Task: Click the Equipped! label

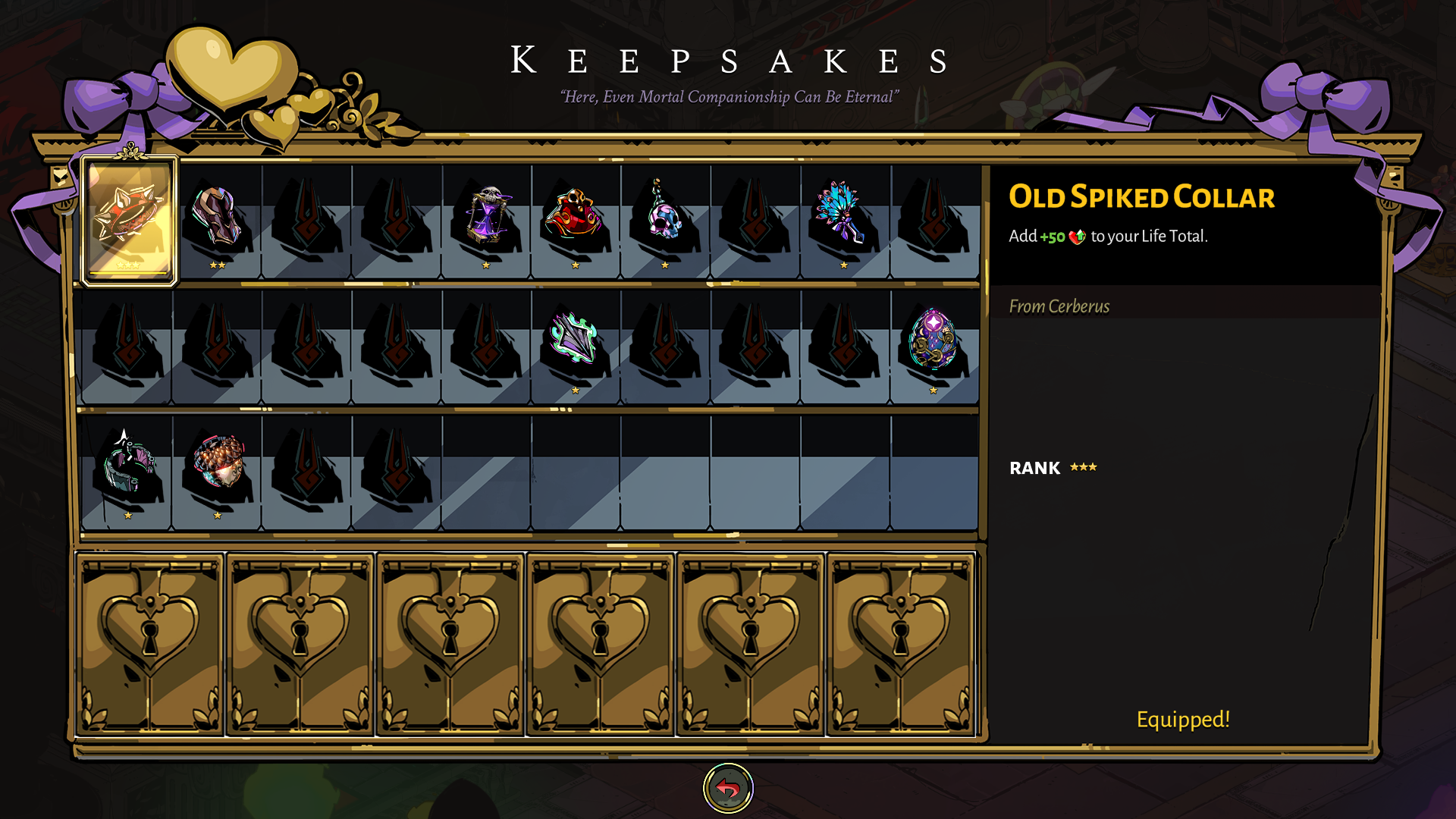Action: [1183, 720]
